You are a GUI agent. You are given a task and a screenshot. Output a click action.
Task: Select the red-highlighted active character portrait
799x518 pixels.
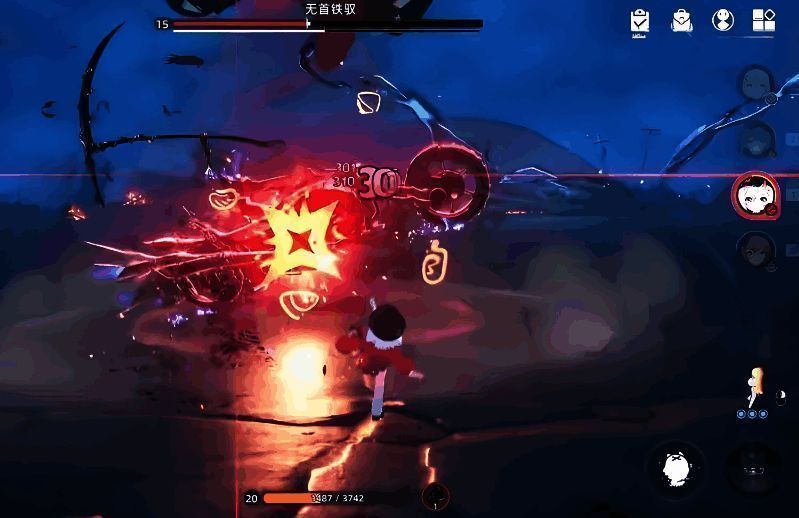click(x=754, y=194)
